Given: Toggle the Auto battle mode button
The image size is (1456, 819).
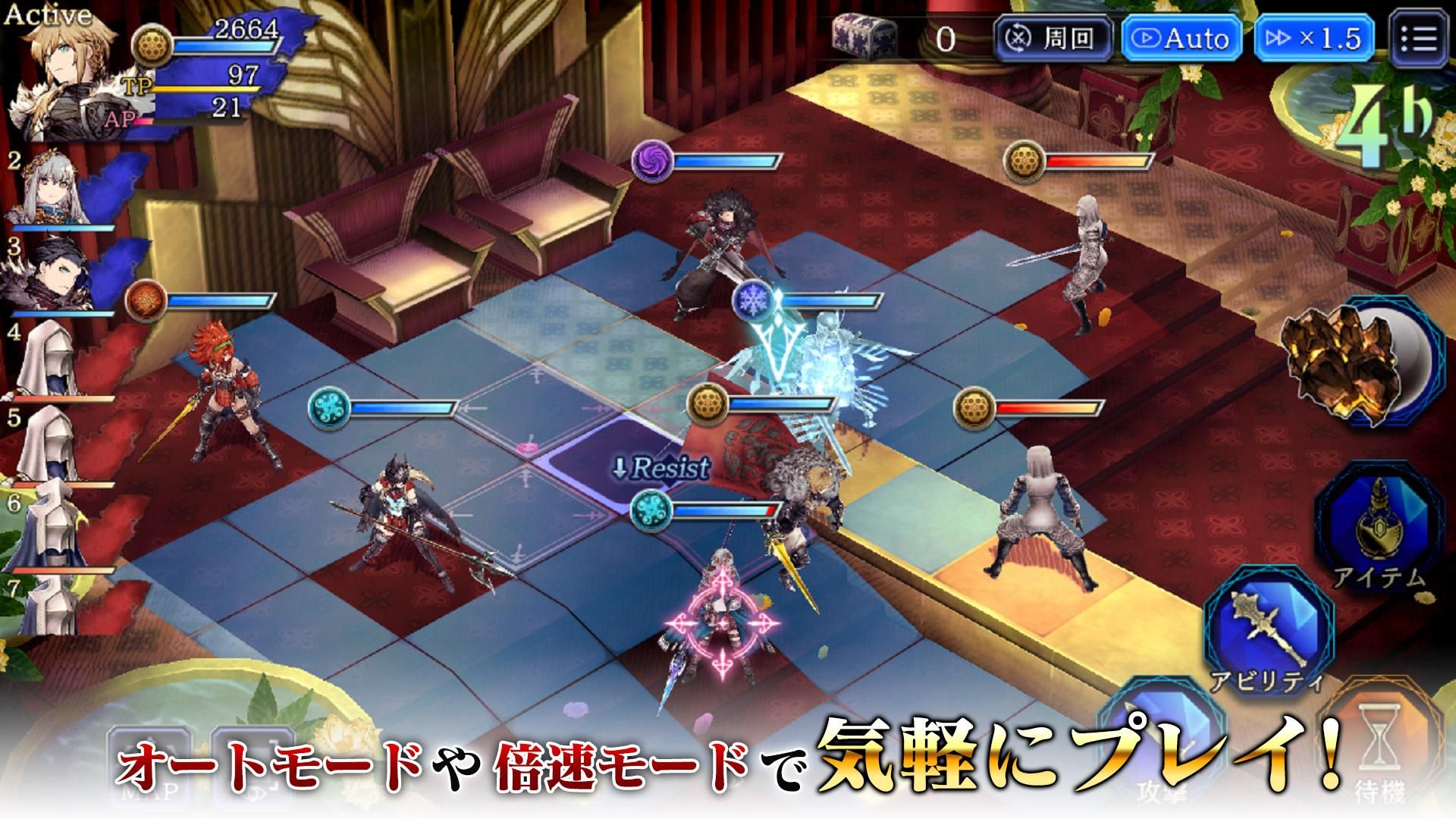Looking at the screenshot, I should tap(1181, 38).
